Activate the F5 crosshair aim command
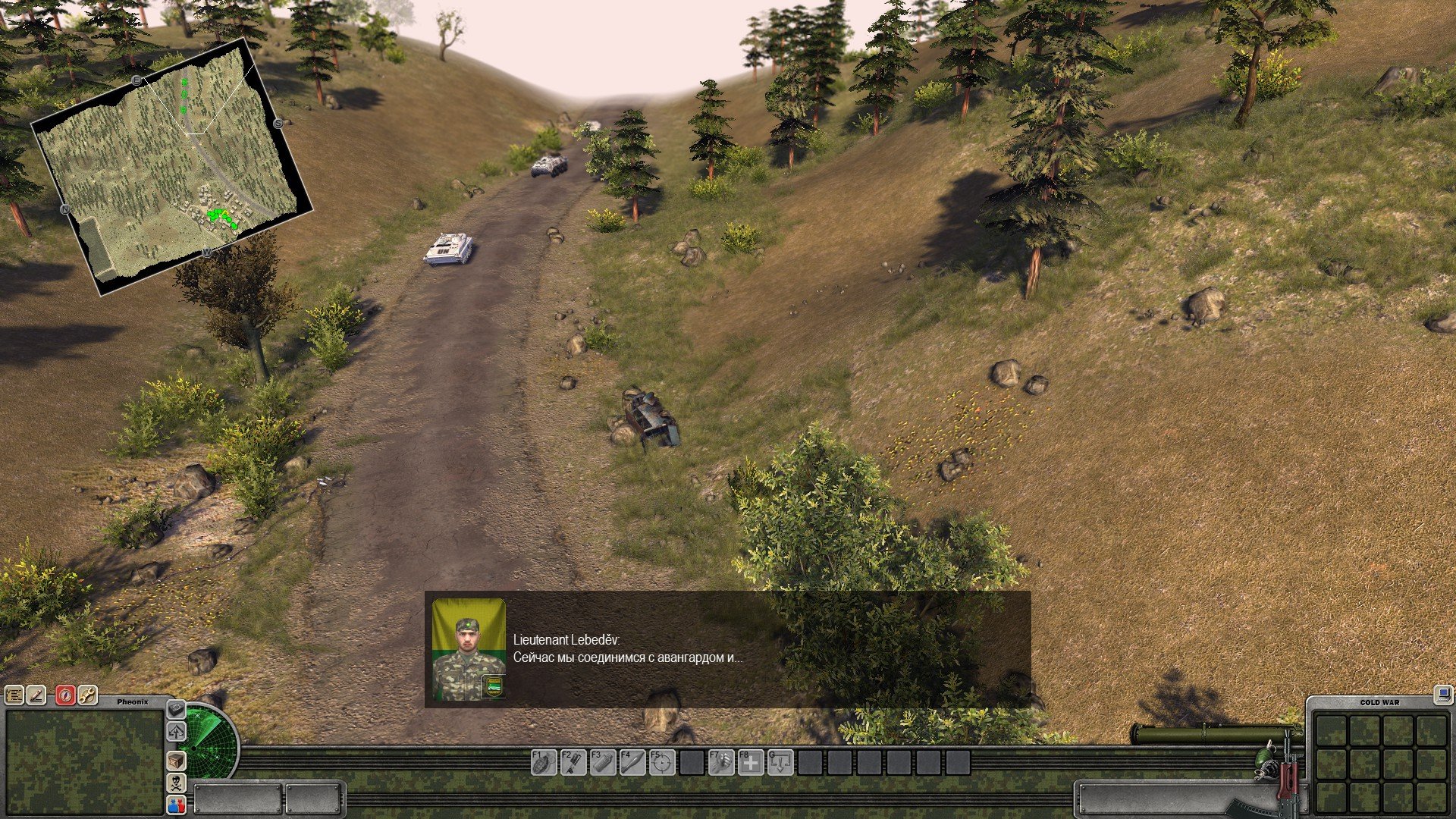This screenshot has height=819, width=1456. (662, 762)
